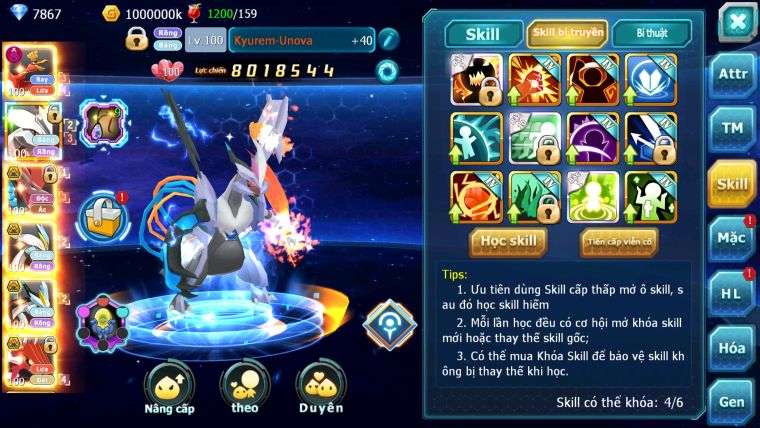Click the Tiến cấp viên cổ button
This screenshot has width=760, height=428.
pos(619,241)
